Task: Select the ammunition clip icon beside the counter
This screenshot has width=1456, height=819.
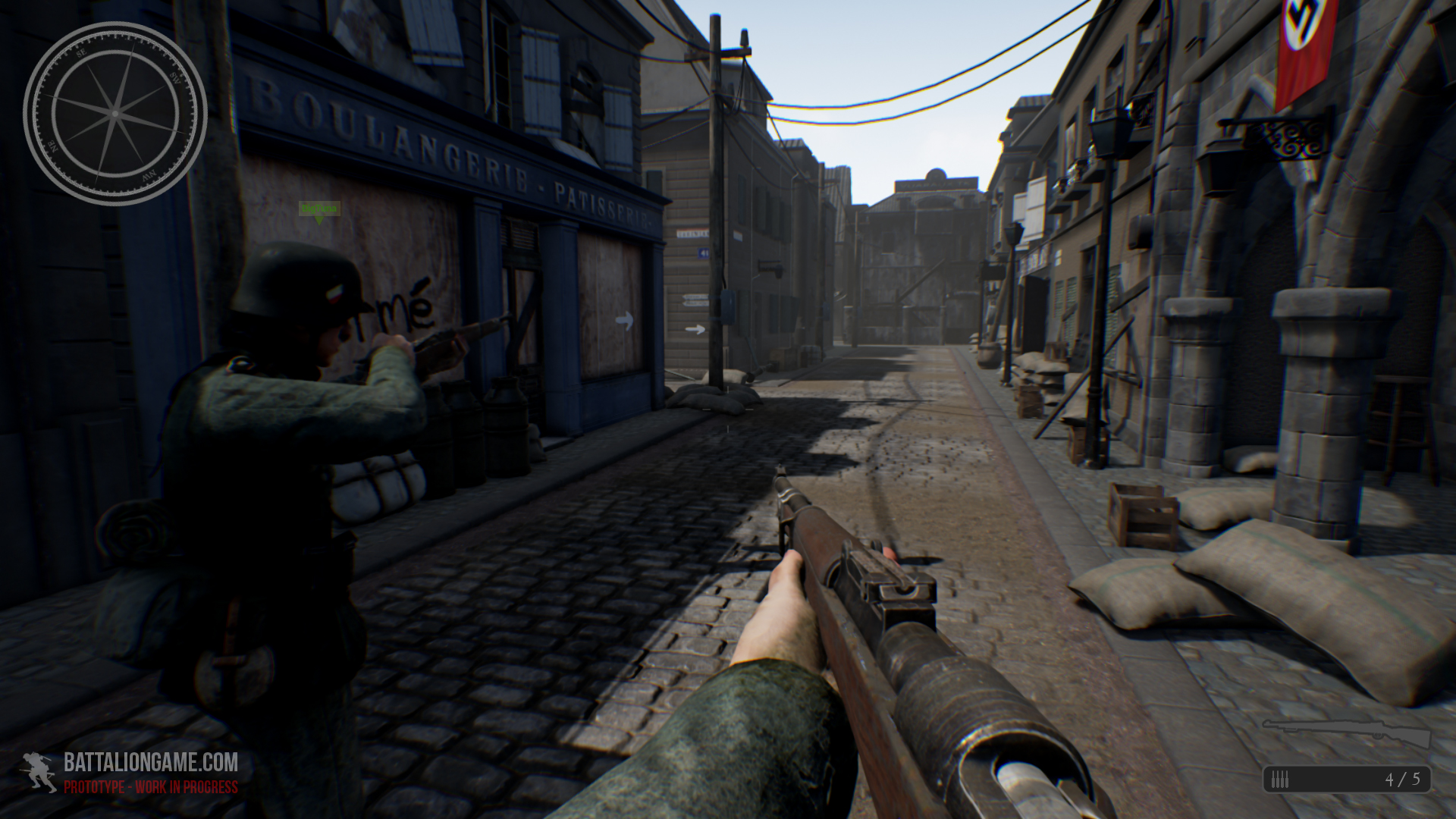Action: coord(1280,779)
